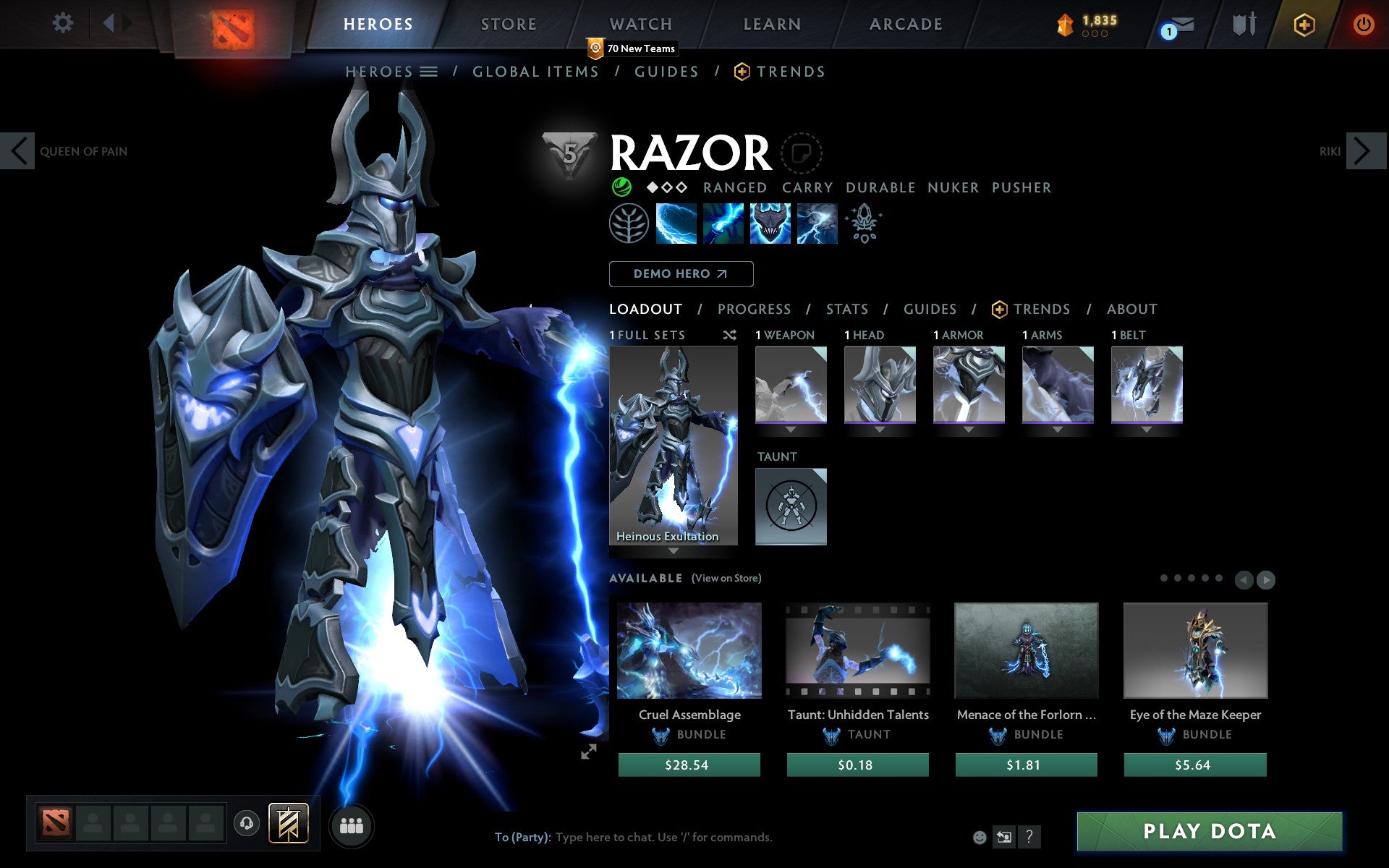Open View on Store link
Viewport: 1389px width, 868px height.
click(726, 579)
